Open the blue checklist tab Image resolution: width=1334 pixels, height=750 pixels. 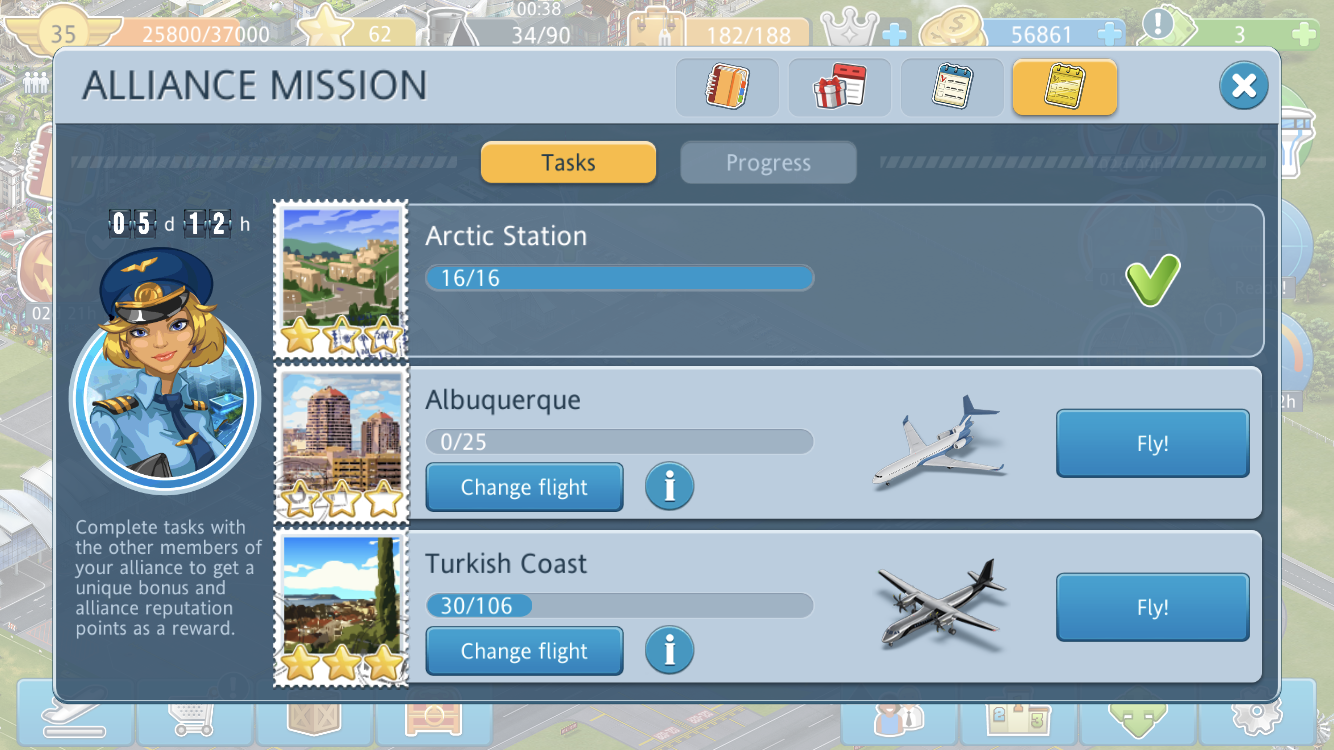952,87
